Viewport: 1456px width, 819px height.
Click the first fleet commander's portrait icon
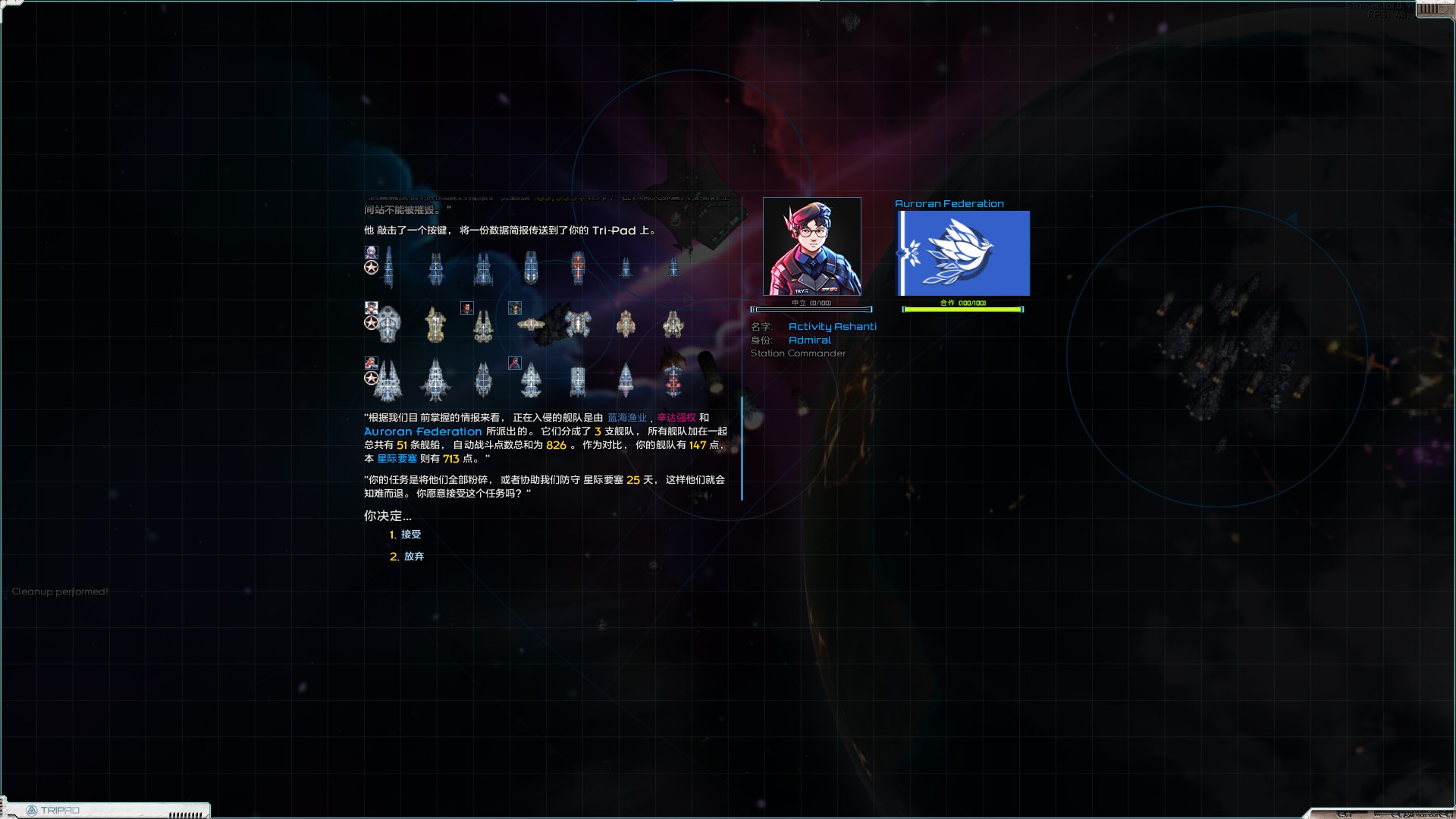(x=371, y=253)
